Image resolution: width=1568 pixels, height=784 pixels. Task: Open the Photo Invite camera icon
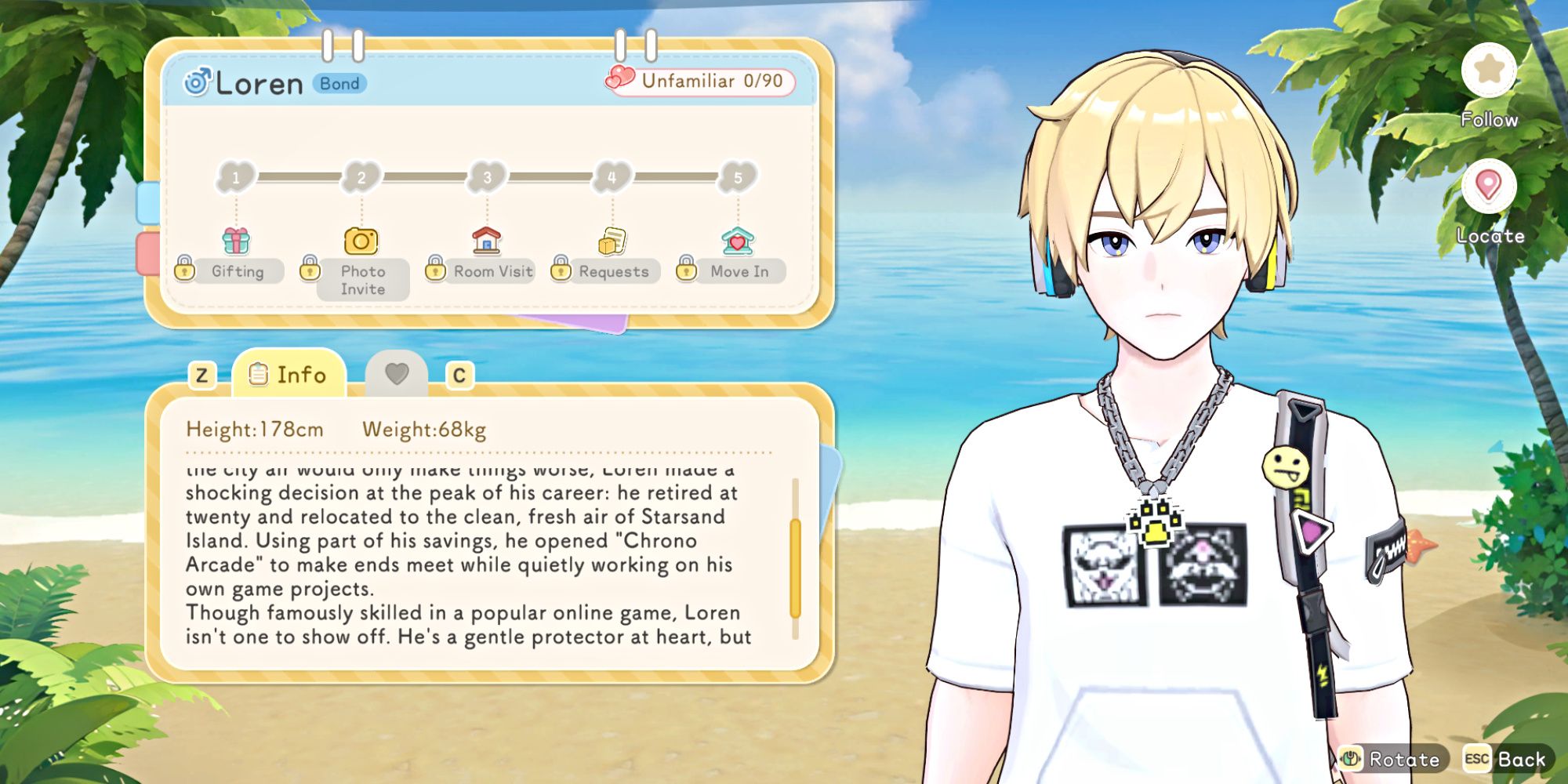[x=360, y=241]
